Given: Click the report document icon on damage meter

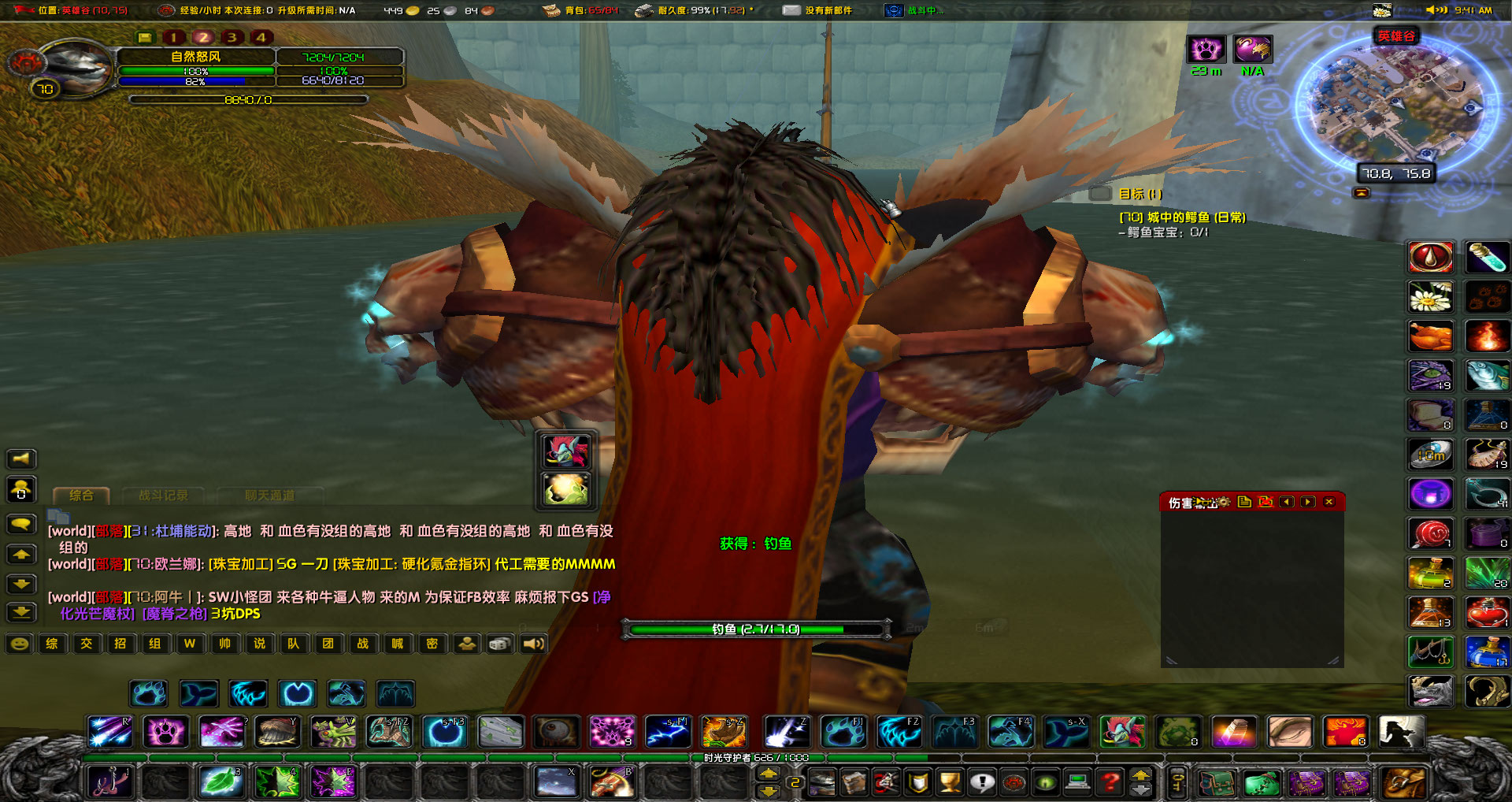Looking at the screenshot, I should pyautogui.click(x=1246, y=502).
